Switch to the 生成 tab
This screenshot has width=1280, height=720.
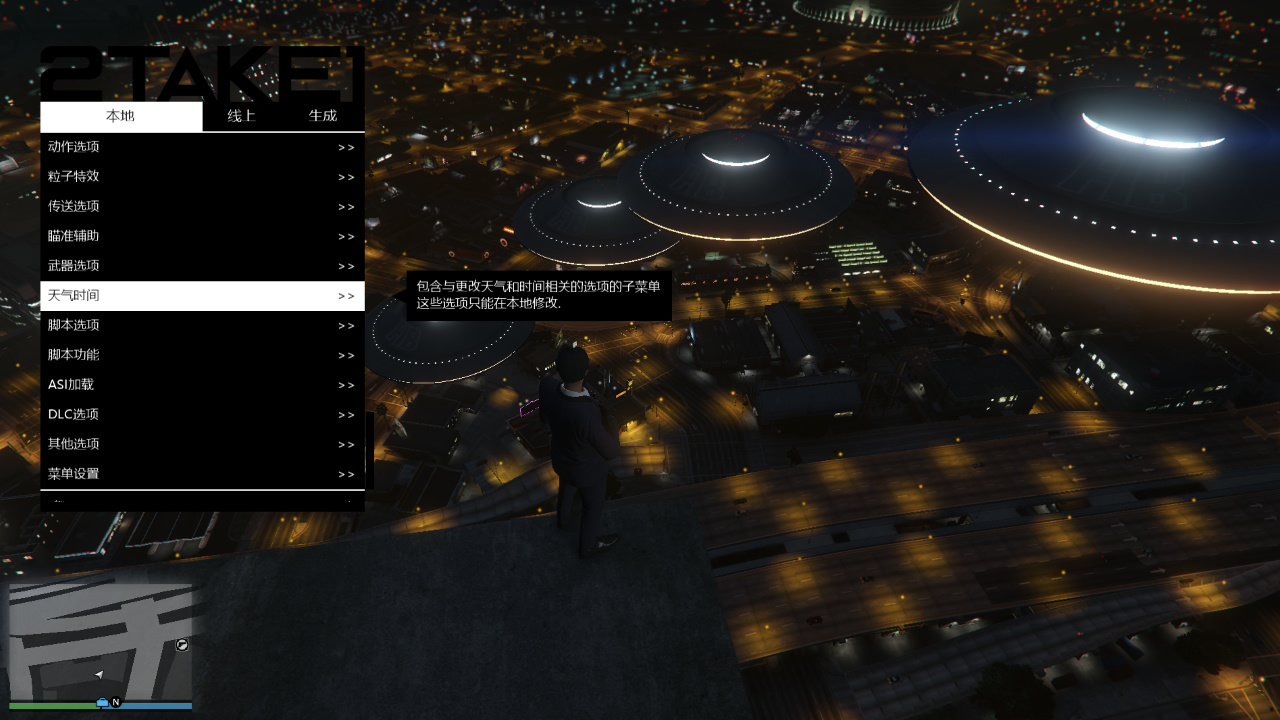(323, 115)
